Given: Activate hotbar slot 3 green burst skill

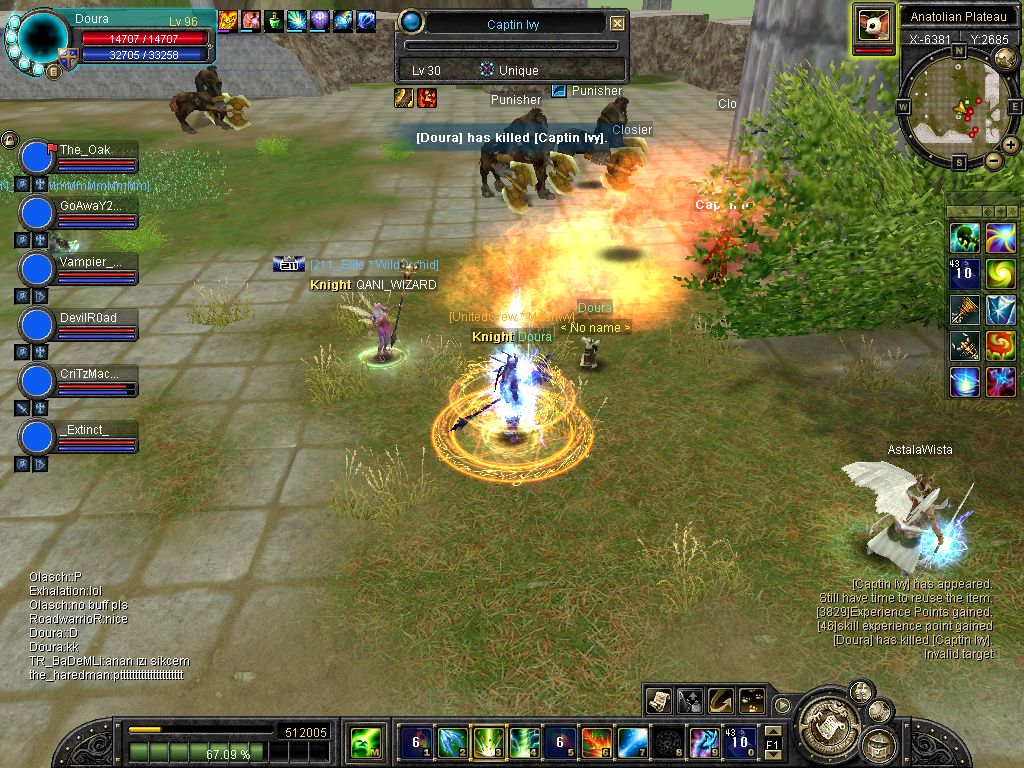Looking at the screenshot, I should [488, 742].
